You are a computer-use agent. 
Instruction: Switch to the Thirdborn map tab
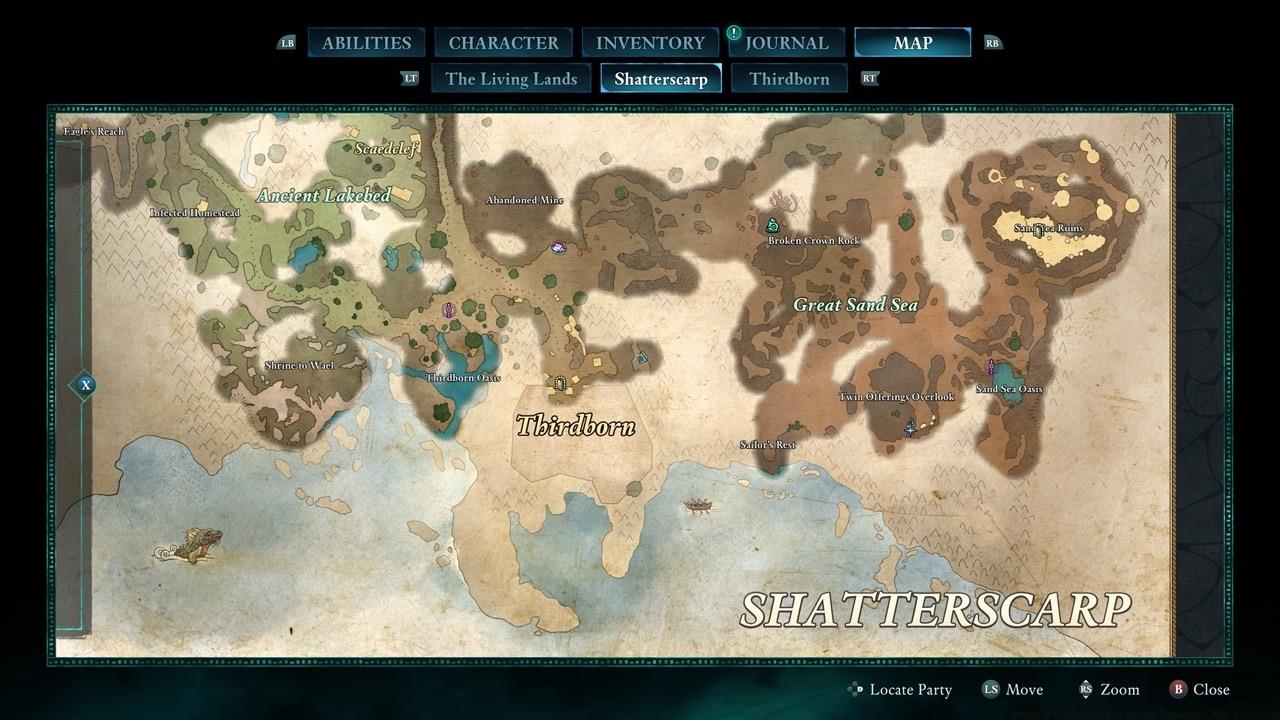click(788, 78)
